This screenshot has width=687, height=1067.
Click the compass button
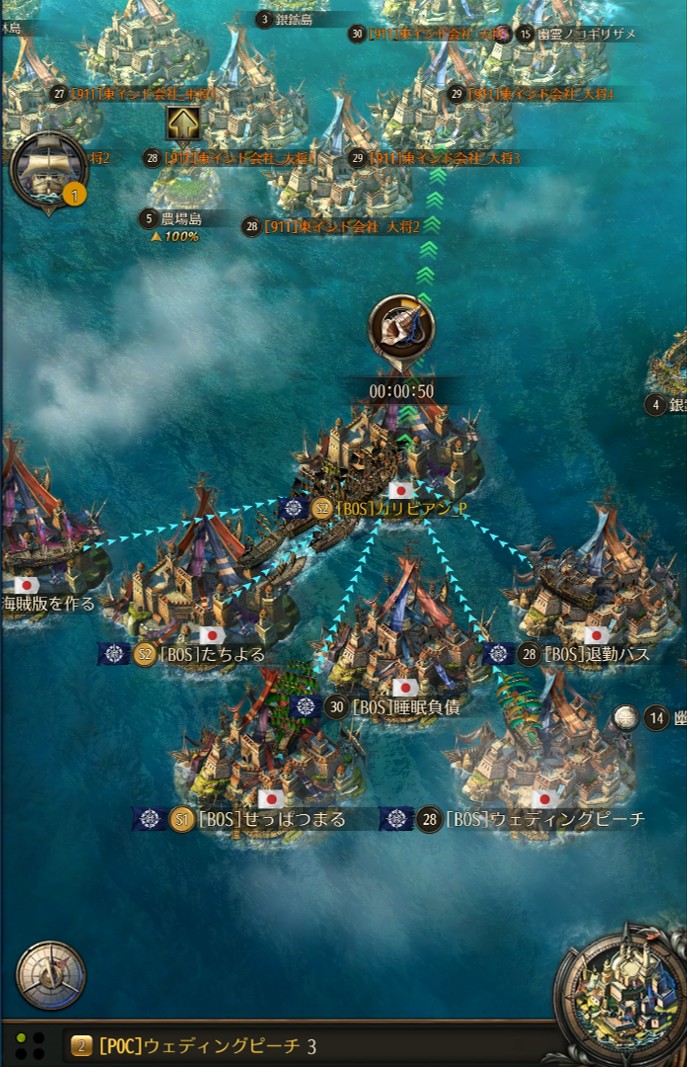coord(50,975)
